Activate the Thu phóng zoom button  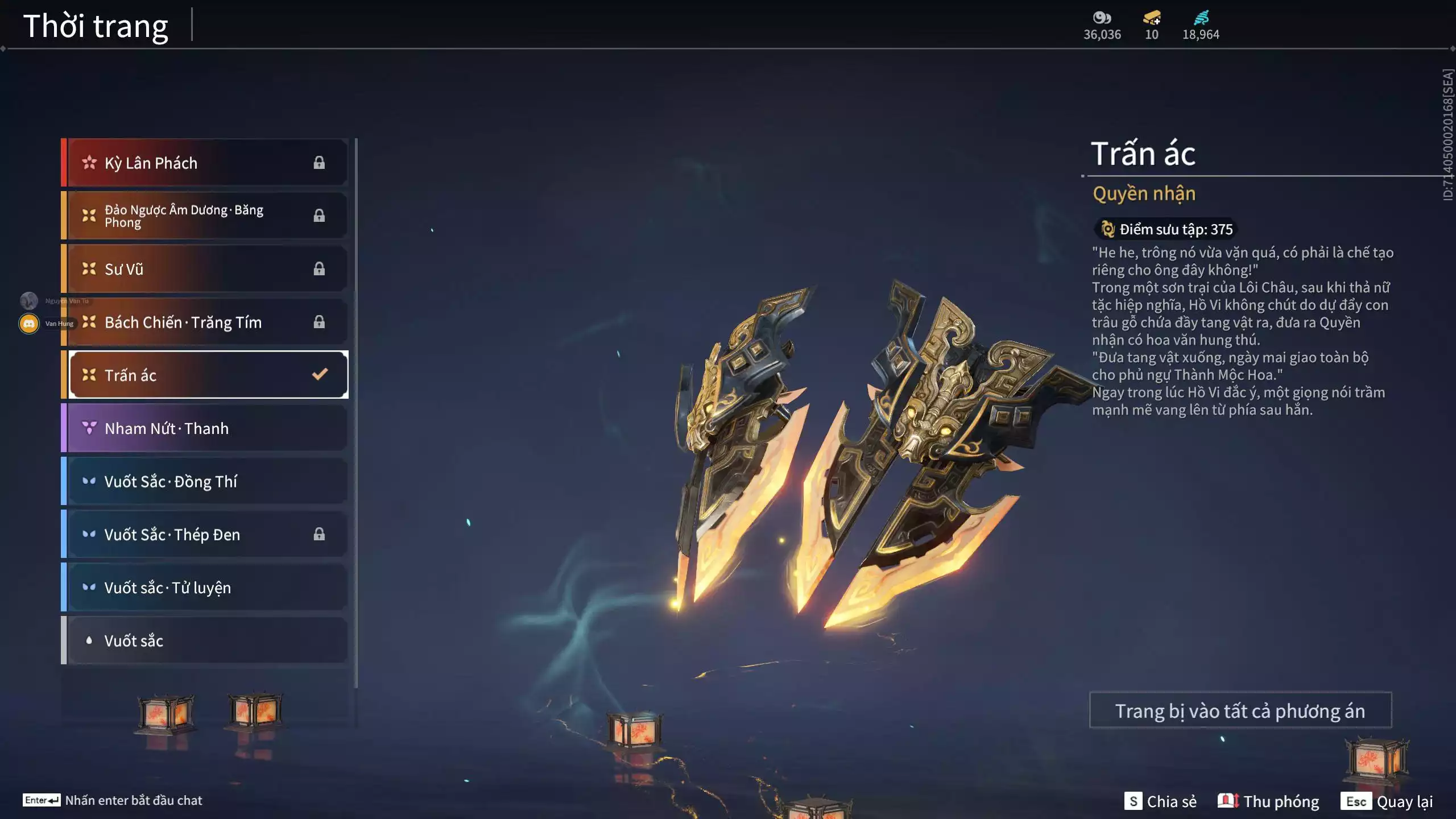click(1268, 801)
